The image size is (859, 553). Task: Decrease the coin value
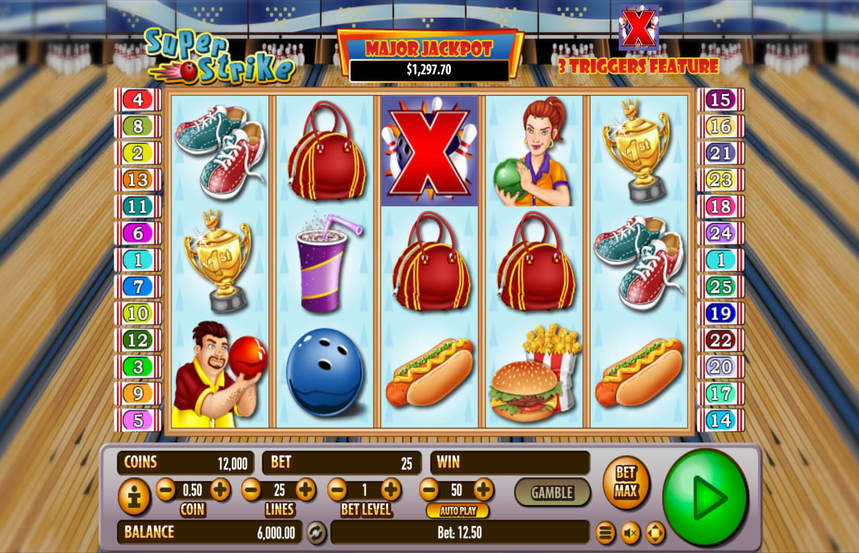(x=165, y=490)
